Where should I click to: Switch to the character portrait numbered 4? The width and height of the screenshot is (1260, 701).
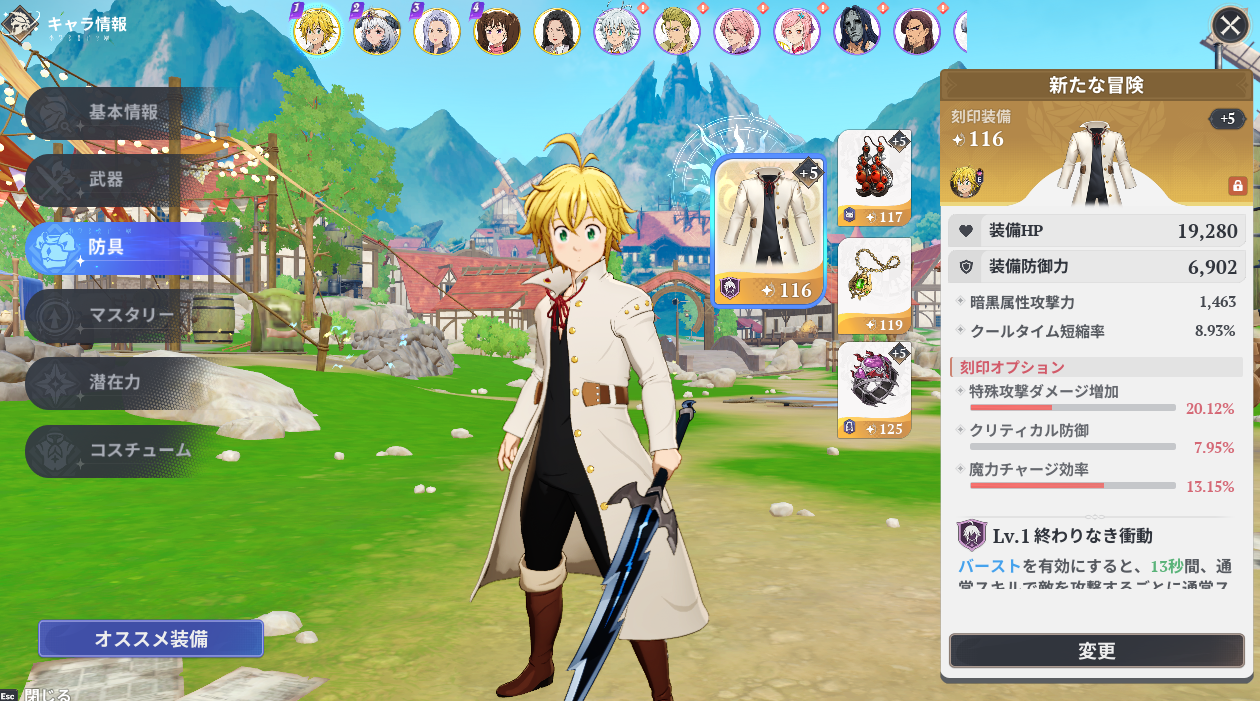(x=496, y=31)
